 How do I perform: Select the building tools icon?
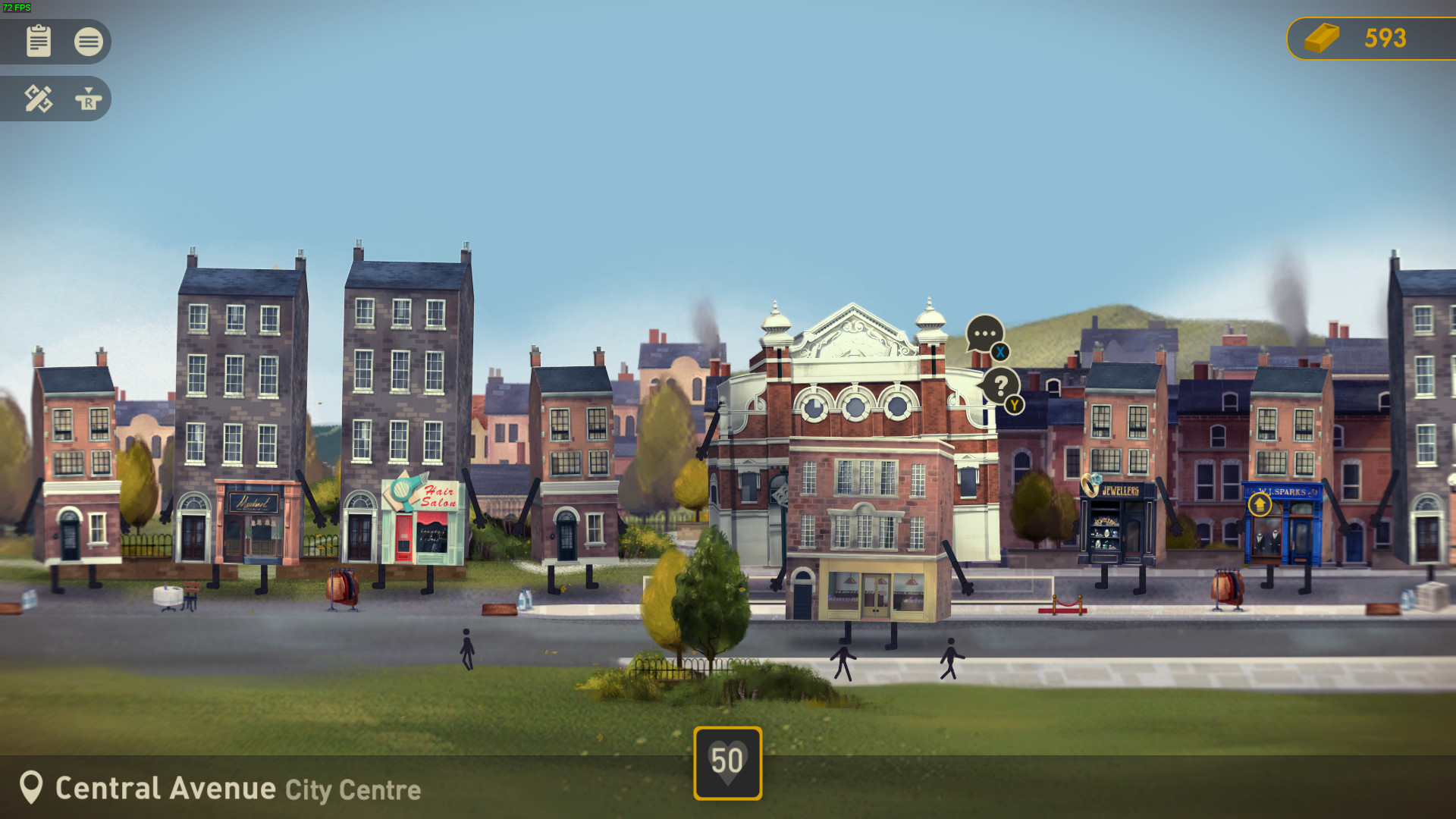(39, 99)
